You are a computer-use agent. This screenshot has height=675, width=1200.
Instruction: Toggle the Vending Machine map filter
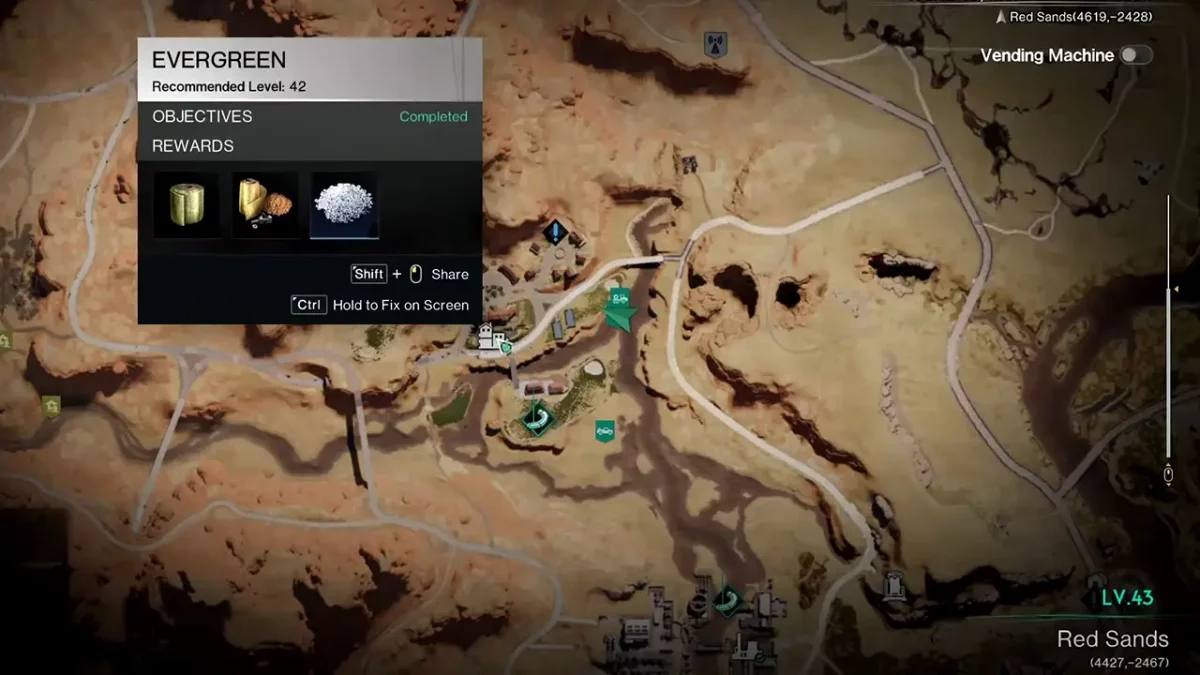1136,56
